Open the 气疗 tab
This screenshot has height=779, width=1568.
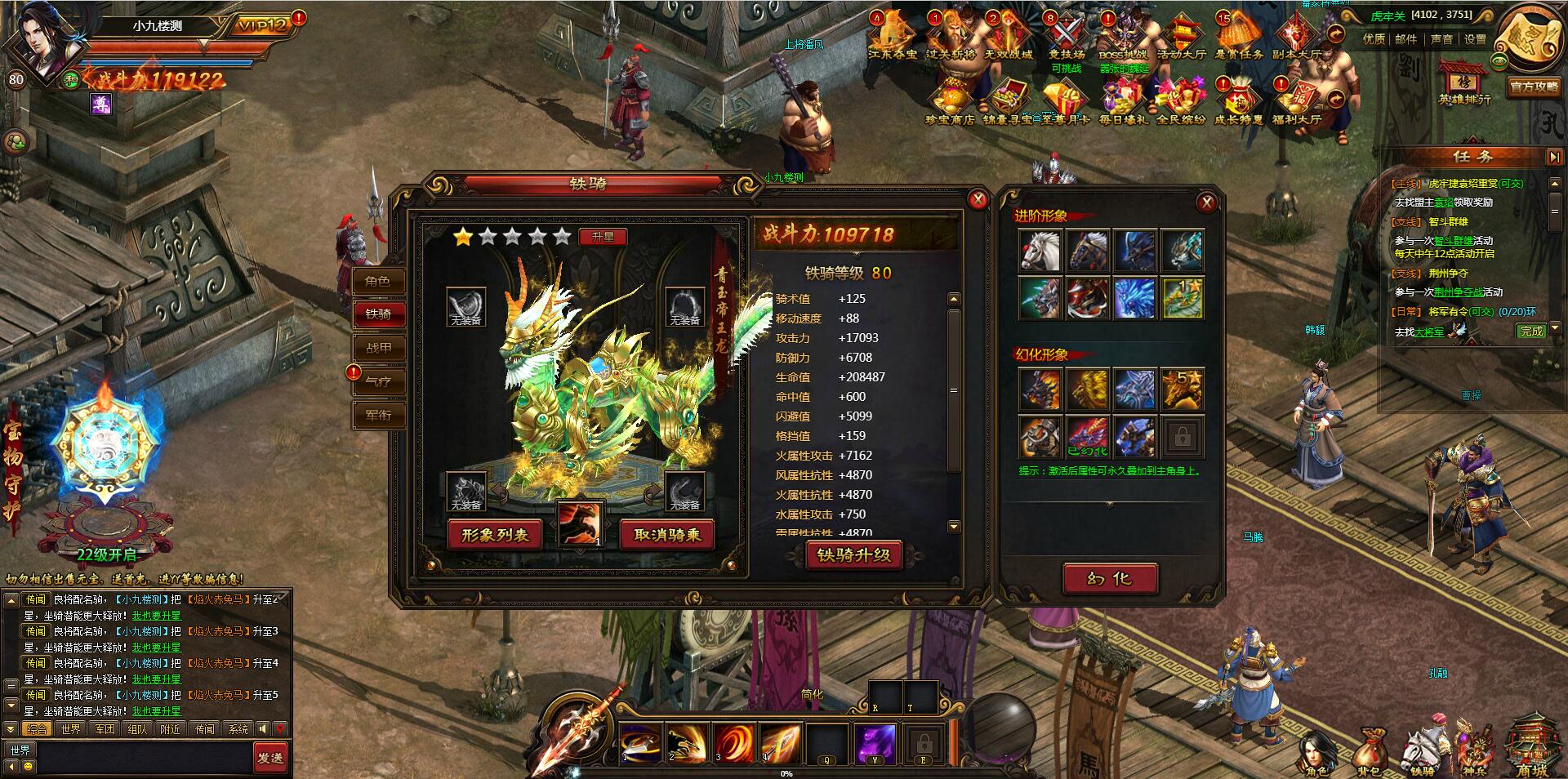click(378, 381)
